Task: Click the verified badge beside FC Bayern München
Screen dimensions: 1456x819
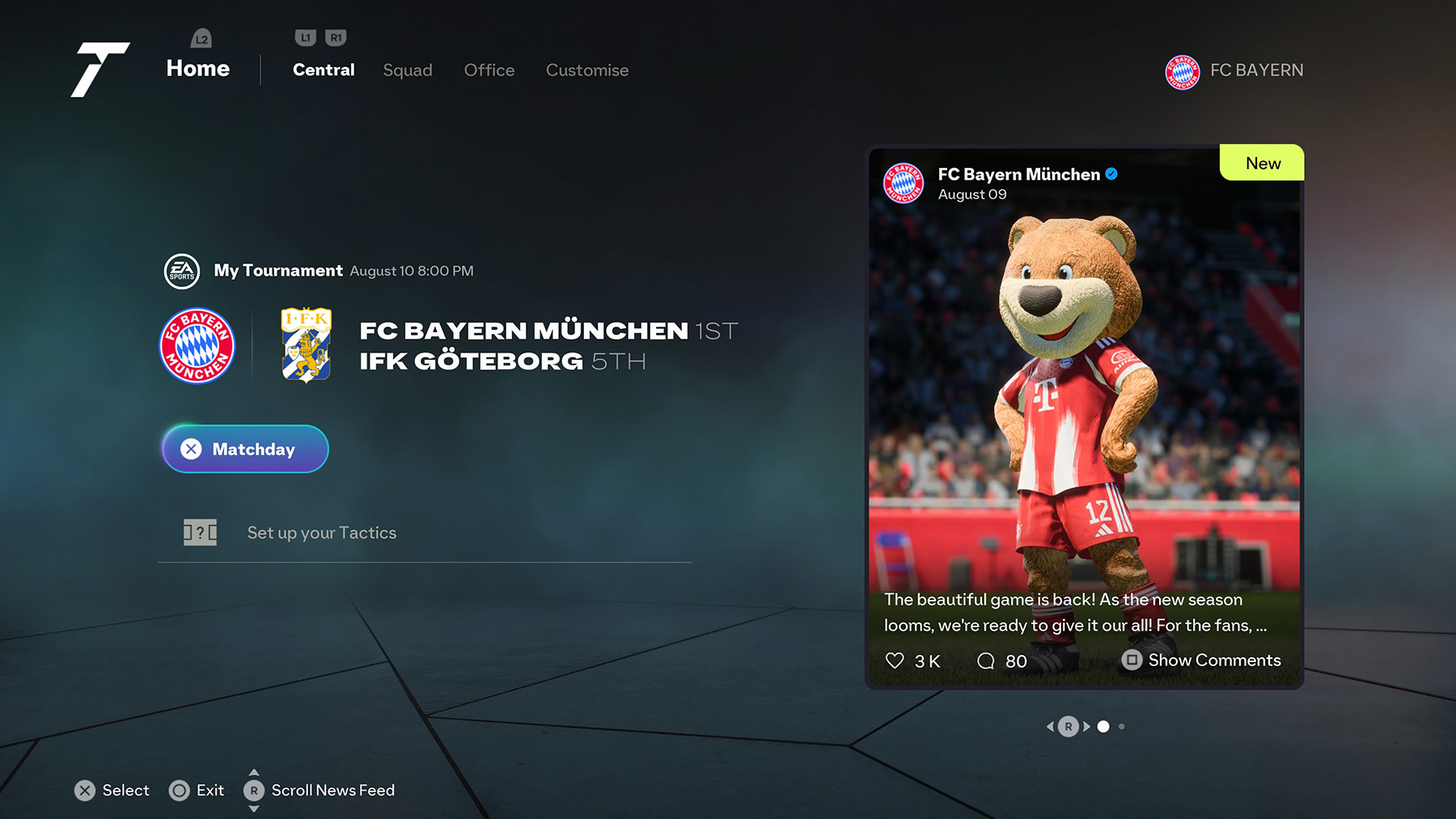Action: tap(1111, 173)
